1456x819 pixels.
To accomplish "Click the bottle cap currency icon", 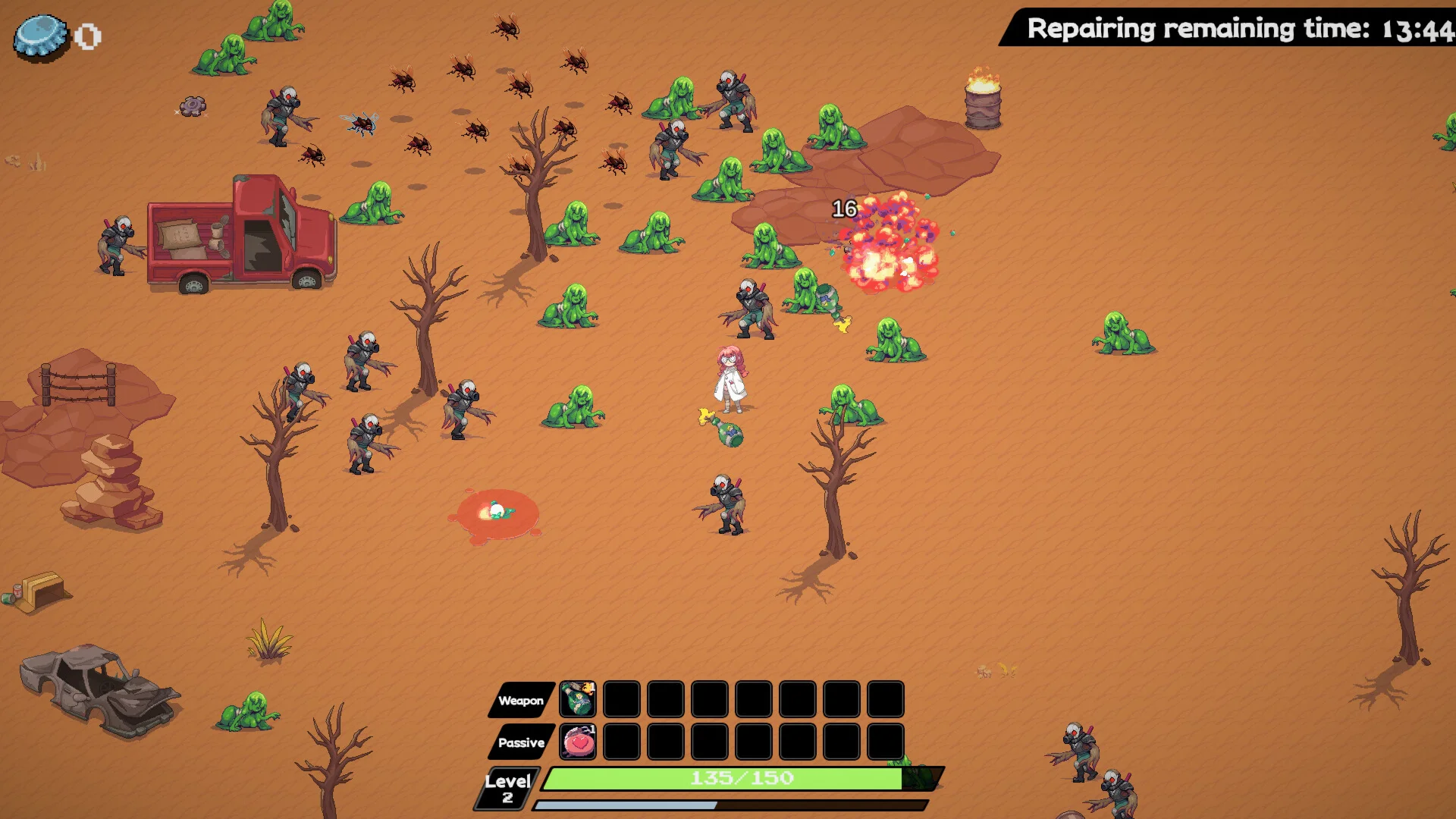I will click(41, 36).
